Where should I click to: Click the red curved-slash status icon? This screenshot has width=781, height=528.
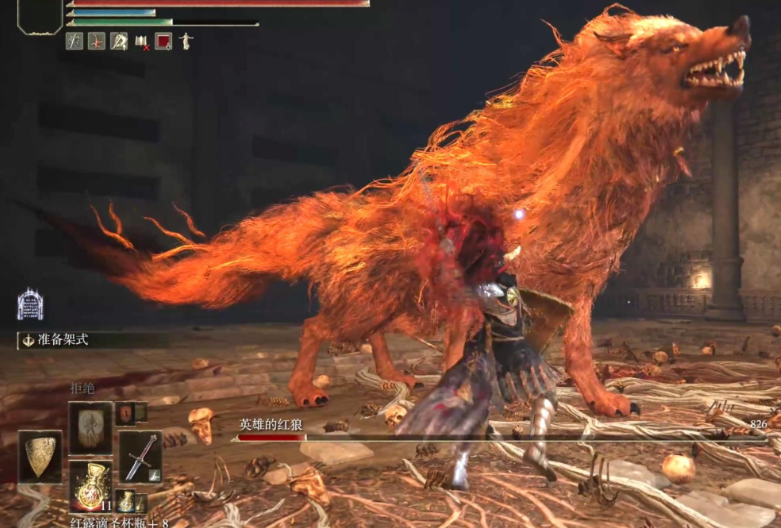[96, 41]
